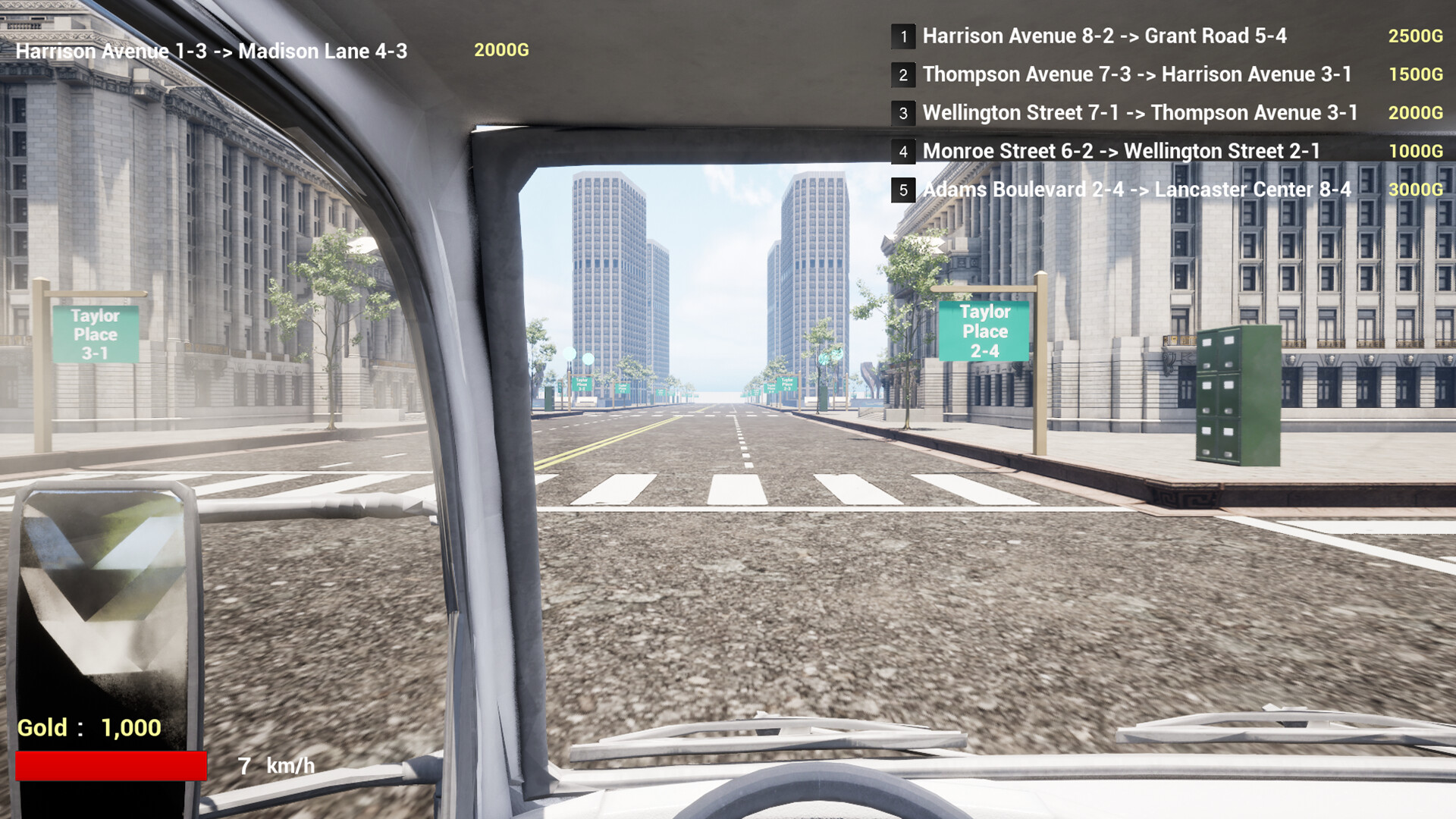Click the 2000G reward label beside the active mission

coord(501,49)
